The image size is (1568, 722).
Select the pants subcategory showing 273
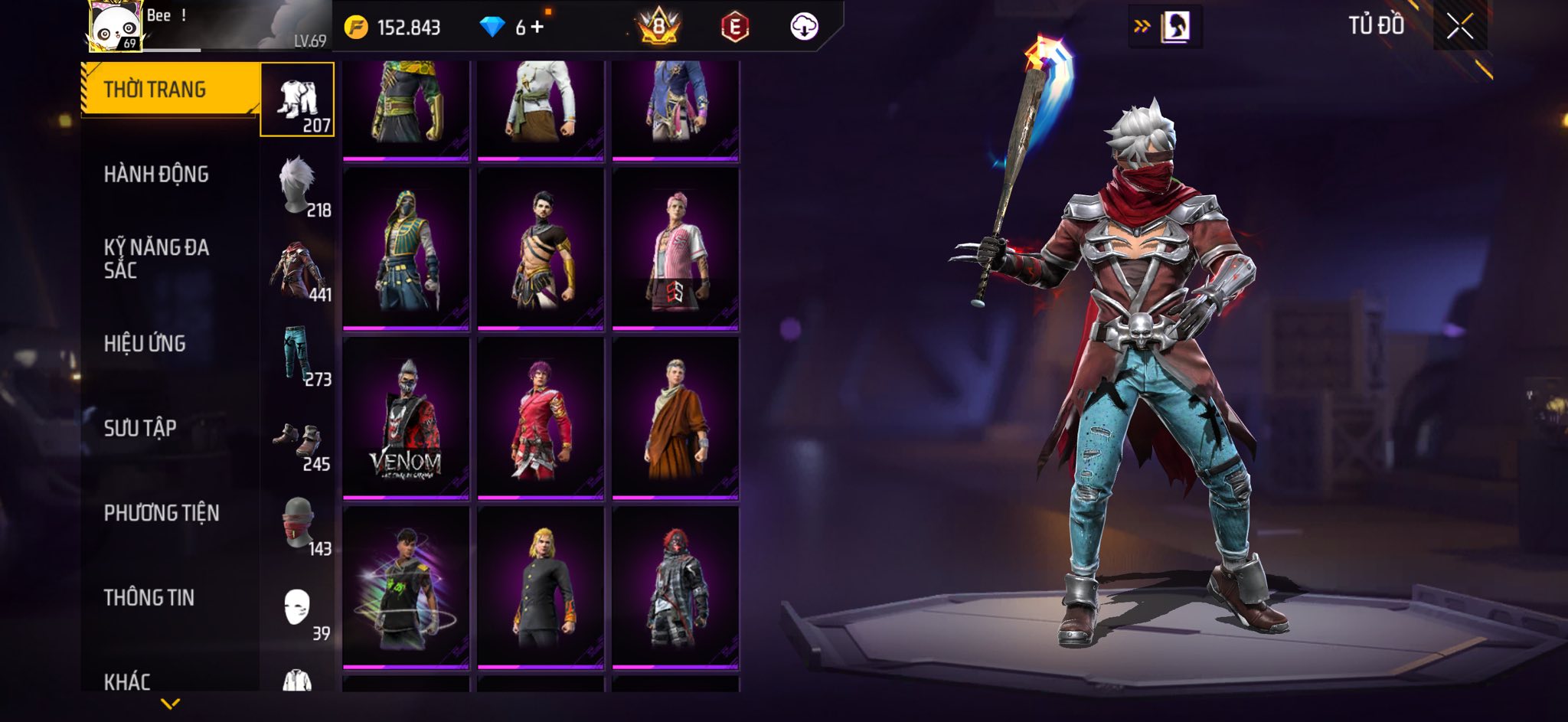(x=298, y=355)
